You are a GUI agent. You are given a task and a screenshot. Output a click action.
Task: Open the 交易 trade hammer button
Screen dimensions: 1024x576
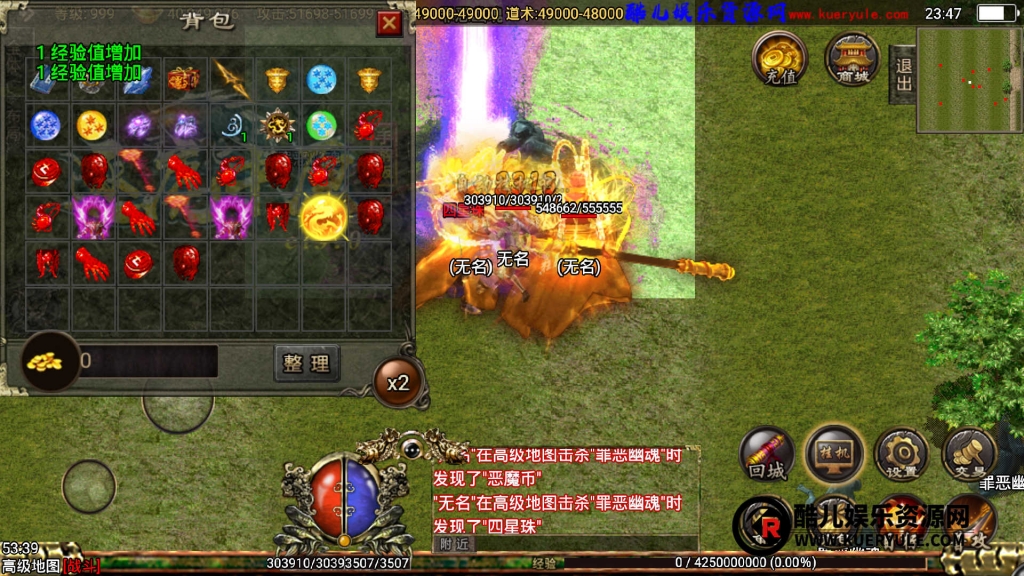968,455
